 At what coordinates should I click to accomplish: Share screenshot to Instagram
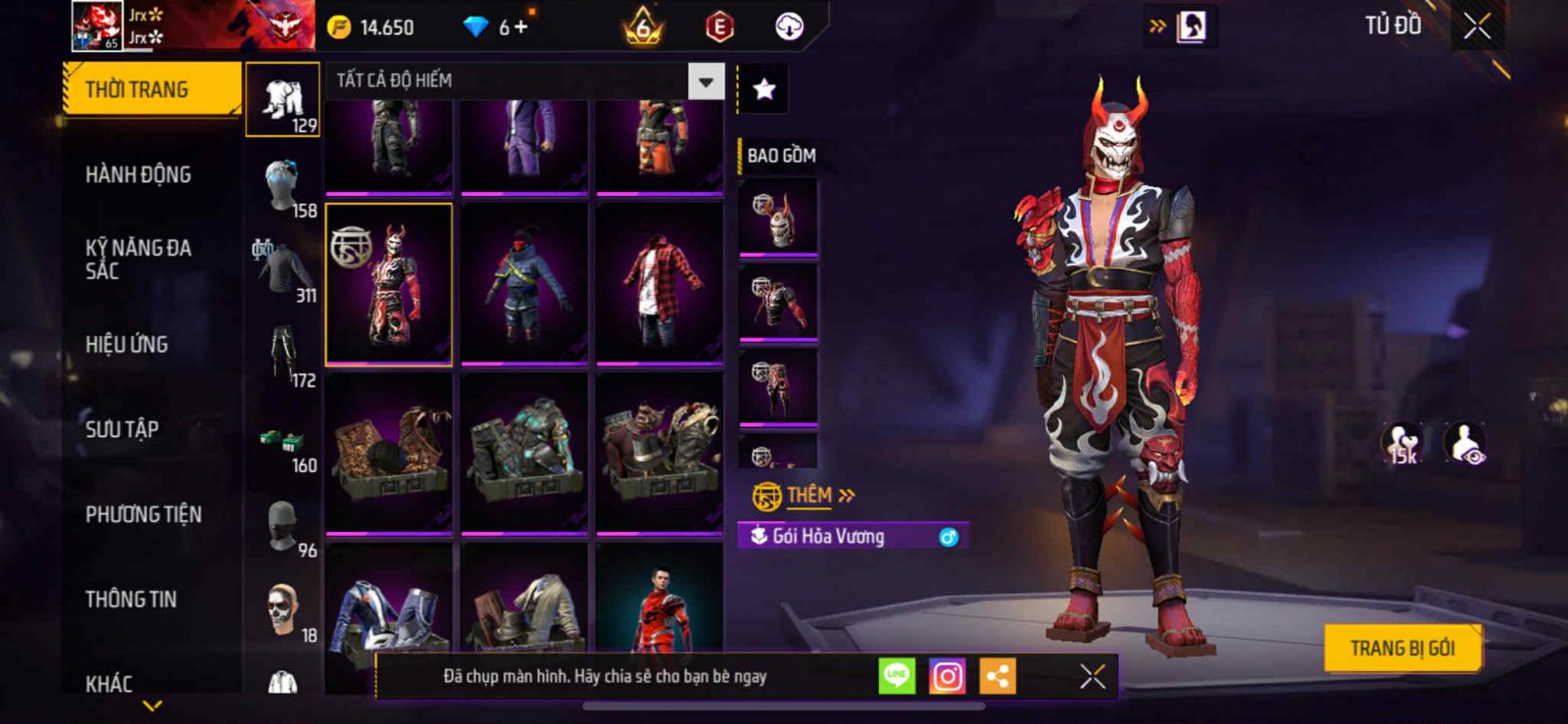(947, 676)
